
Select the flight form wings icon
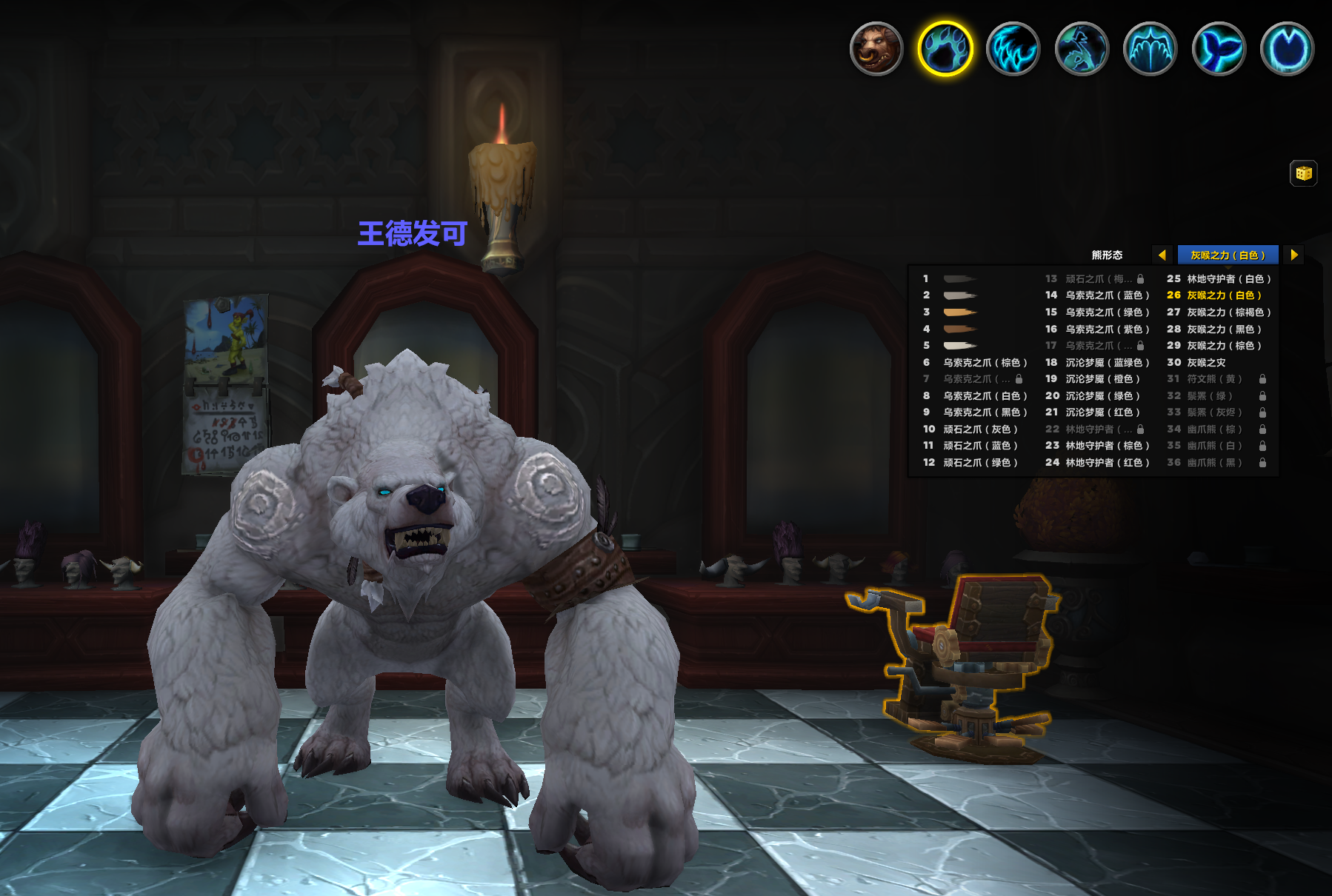1150,49
